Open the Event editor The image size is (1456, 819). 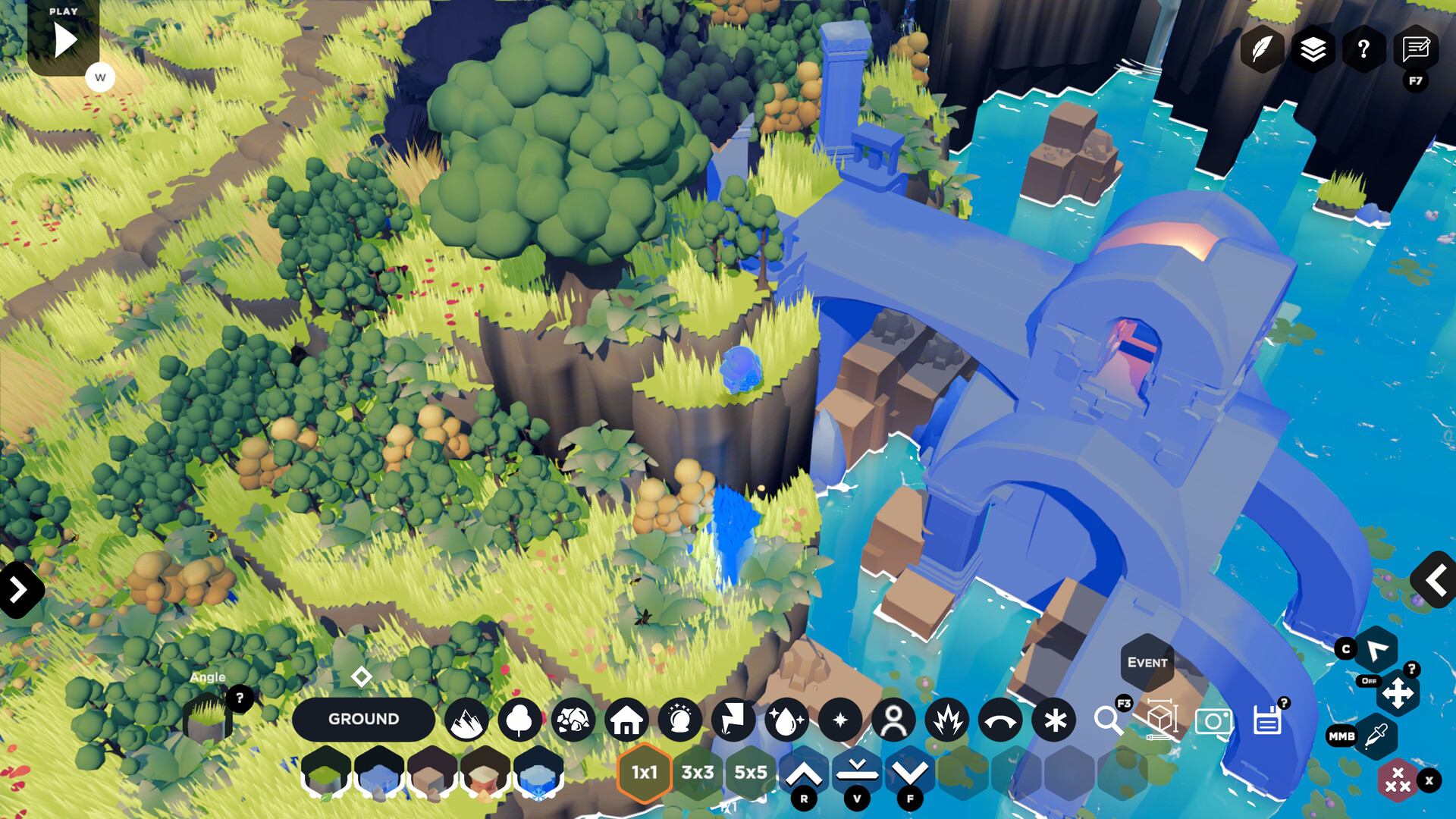pos(1147,662)
